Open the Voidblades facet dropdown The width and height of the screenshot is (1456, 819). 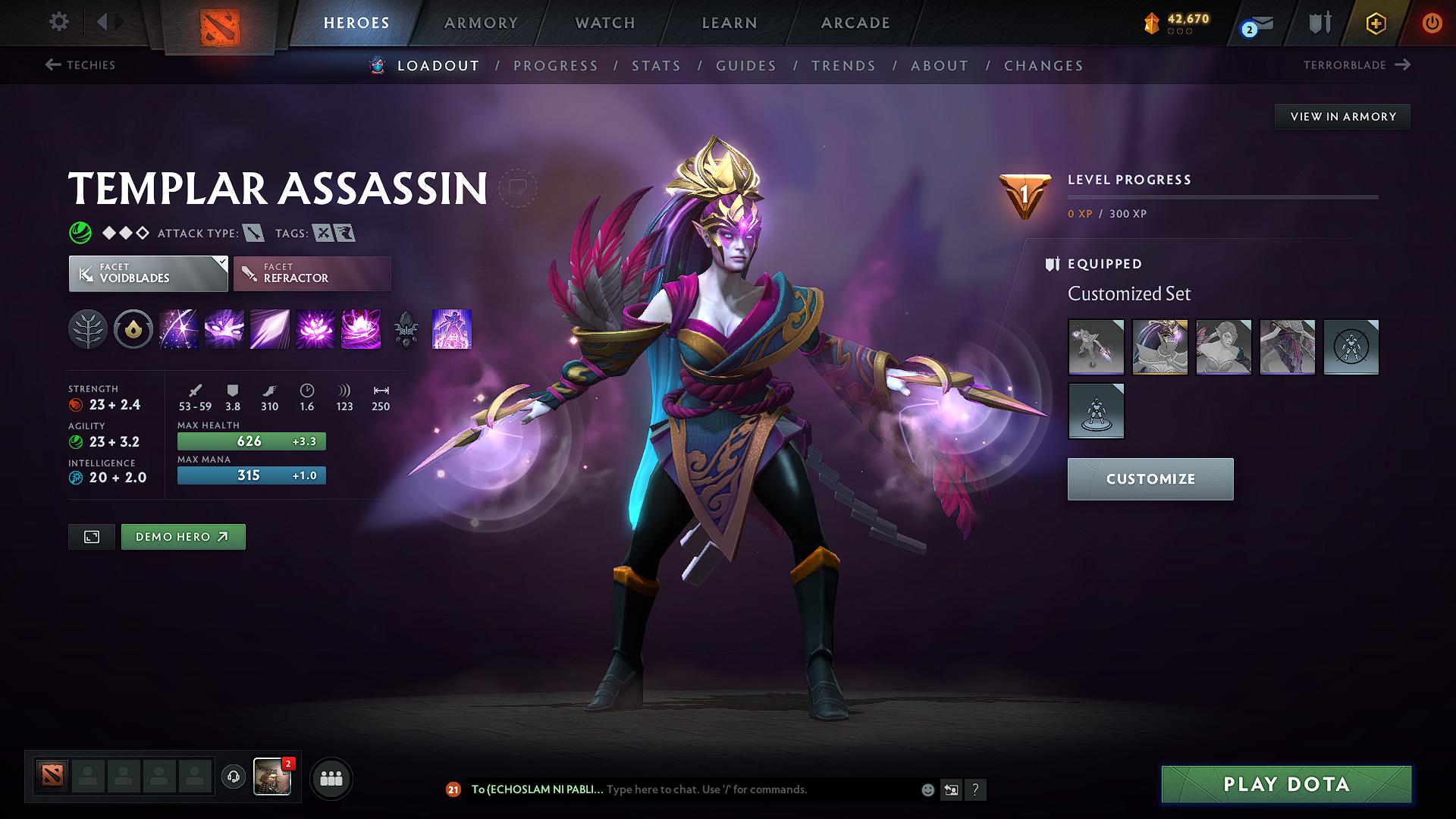click(148, 273)
